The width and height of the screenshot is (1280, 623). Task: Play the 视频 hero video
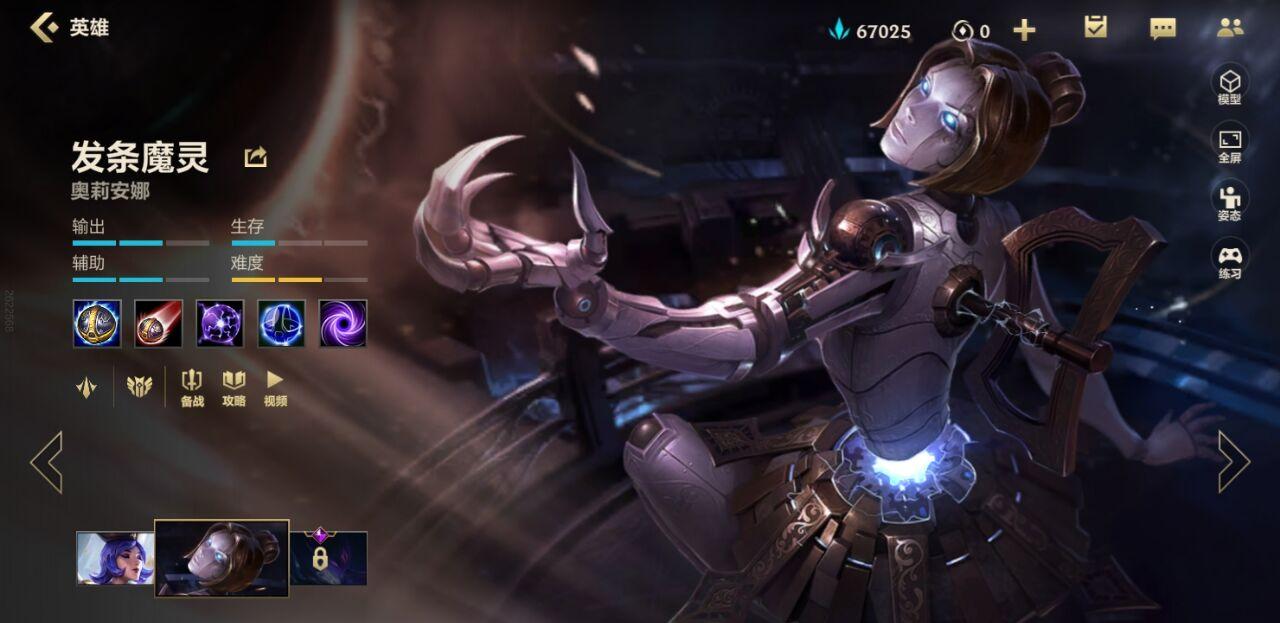[275, 388]
